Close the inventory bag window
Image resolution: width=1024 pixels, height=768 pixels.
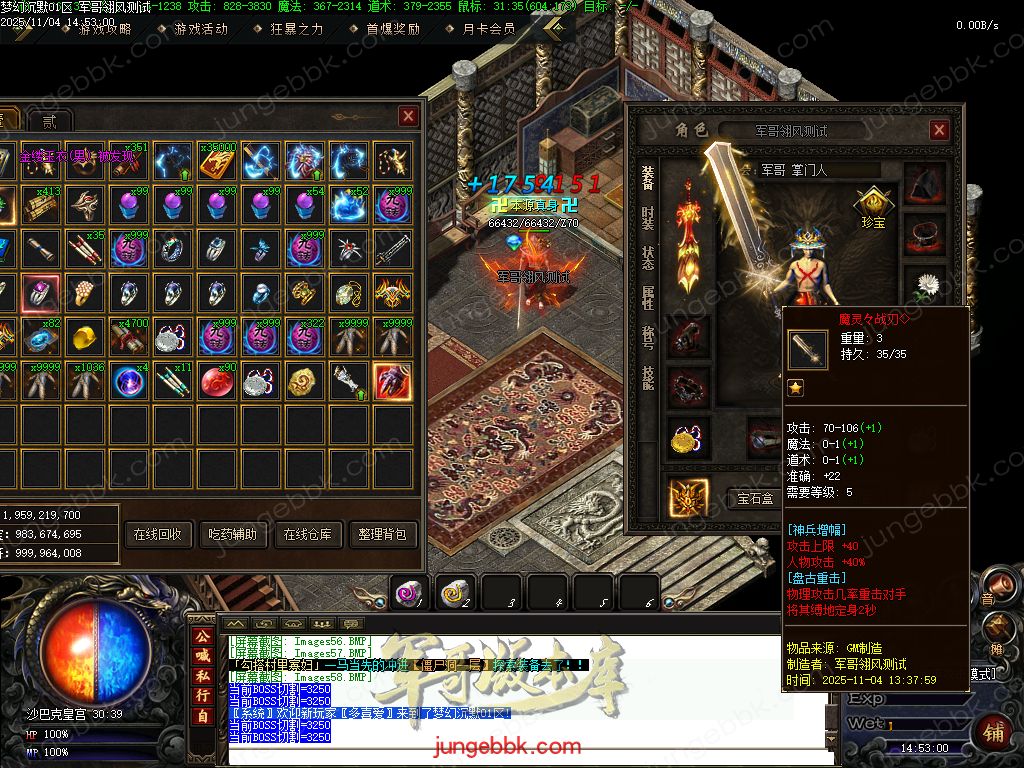408,116
